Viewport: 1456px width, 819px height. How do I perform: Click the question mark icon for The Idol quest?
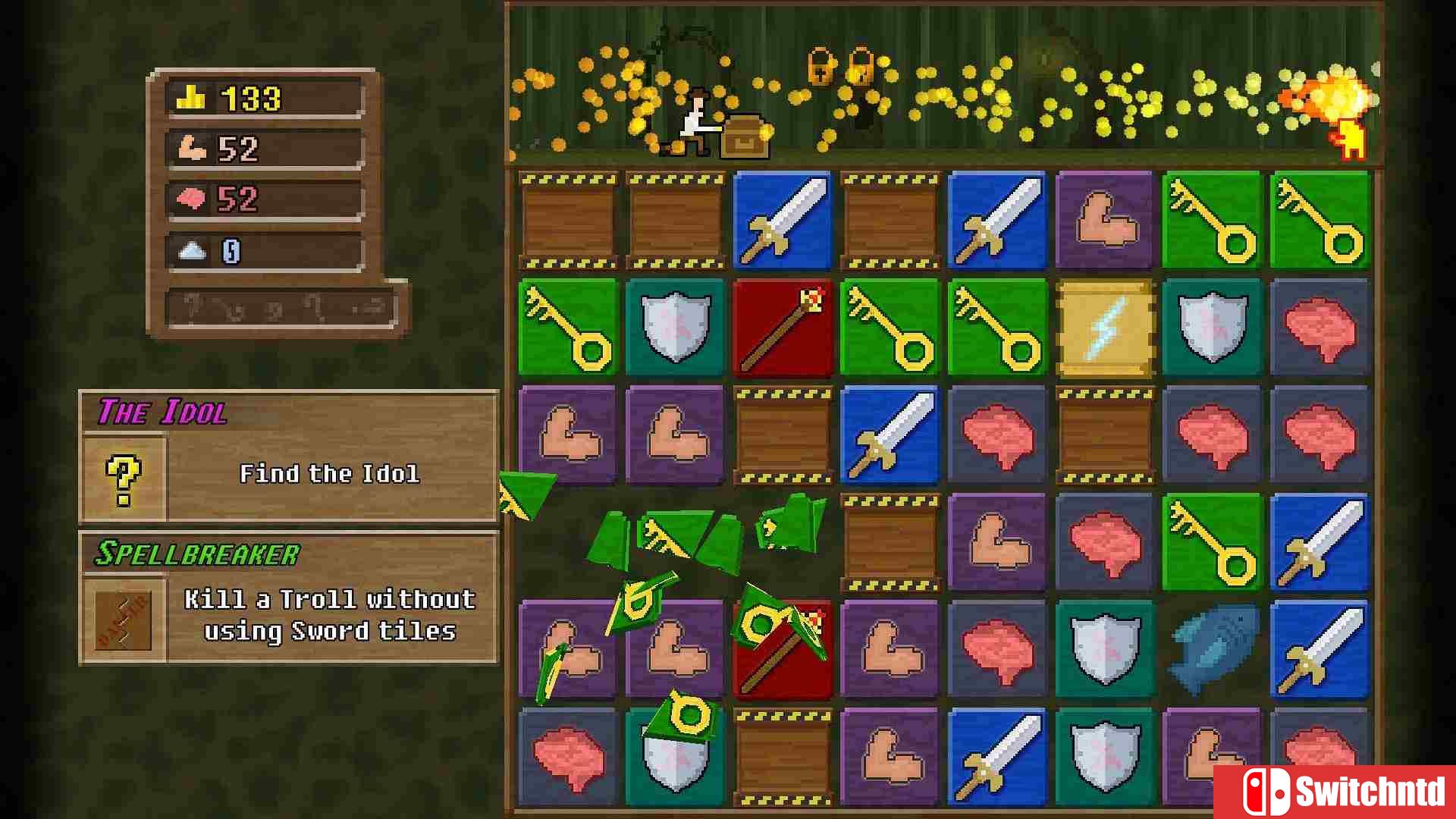pos(124,475)
